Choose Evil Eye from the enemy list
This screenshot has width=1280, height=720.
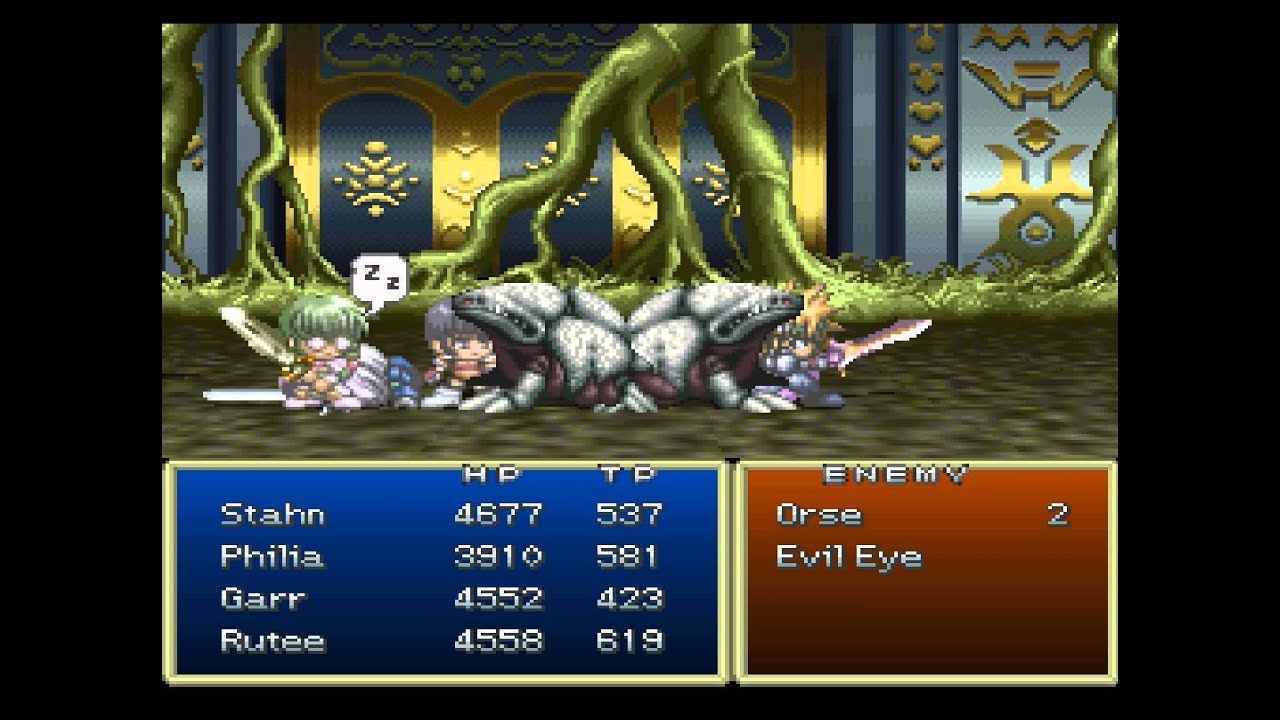pos(848,557)
